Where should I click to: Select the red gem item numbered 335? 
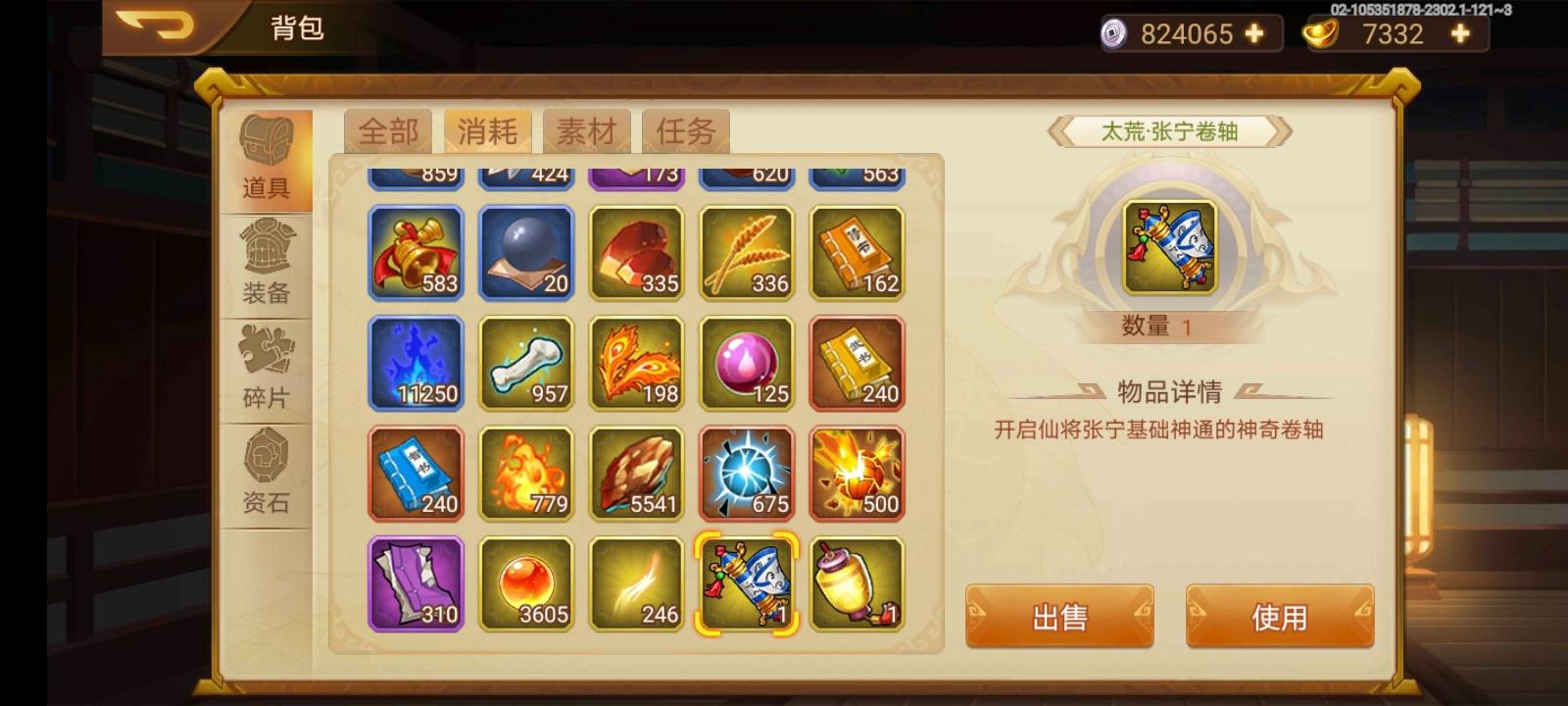[x=635, y=253]
